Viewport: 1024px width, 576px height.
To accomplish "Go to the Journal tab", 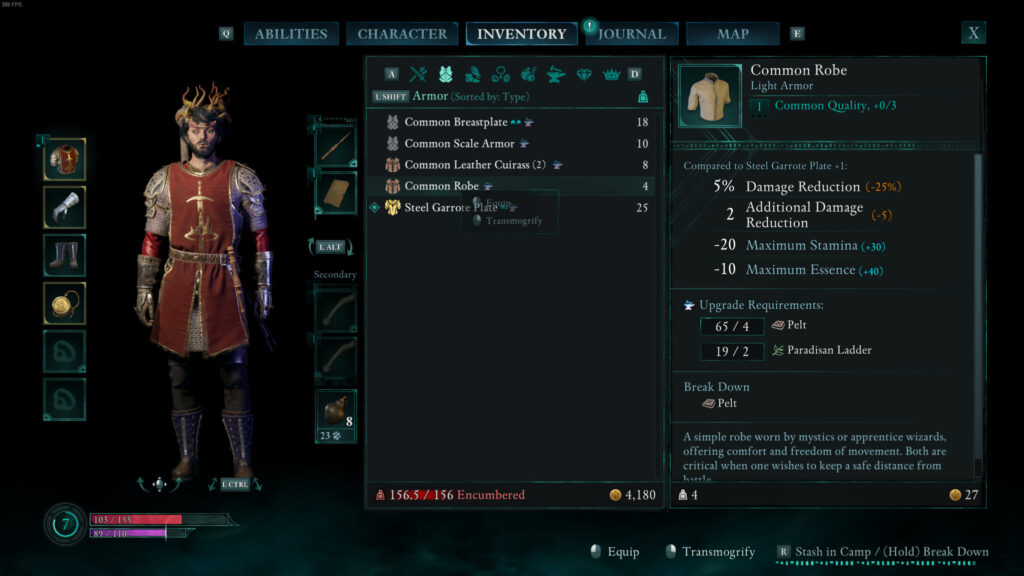I will [x=632, y=34].
